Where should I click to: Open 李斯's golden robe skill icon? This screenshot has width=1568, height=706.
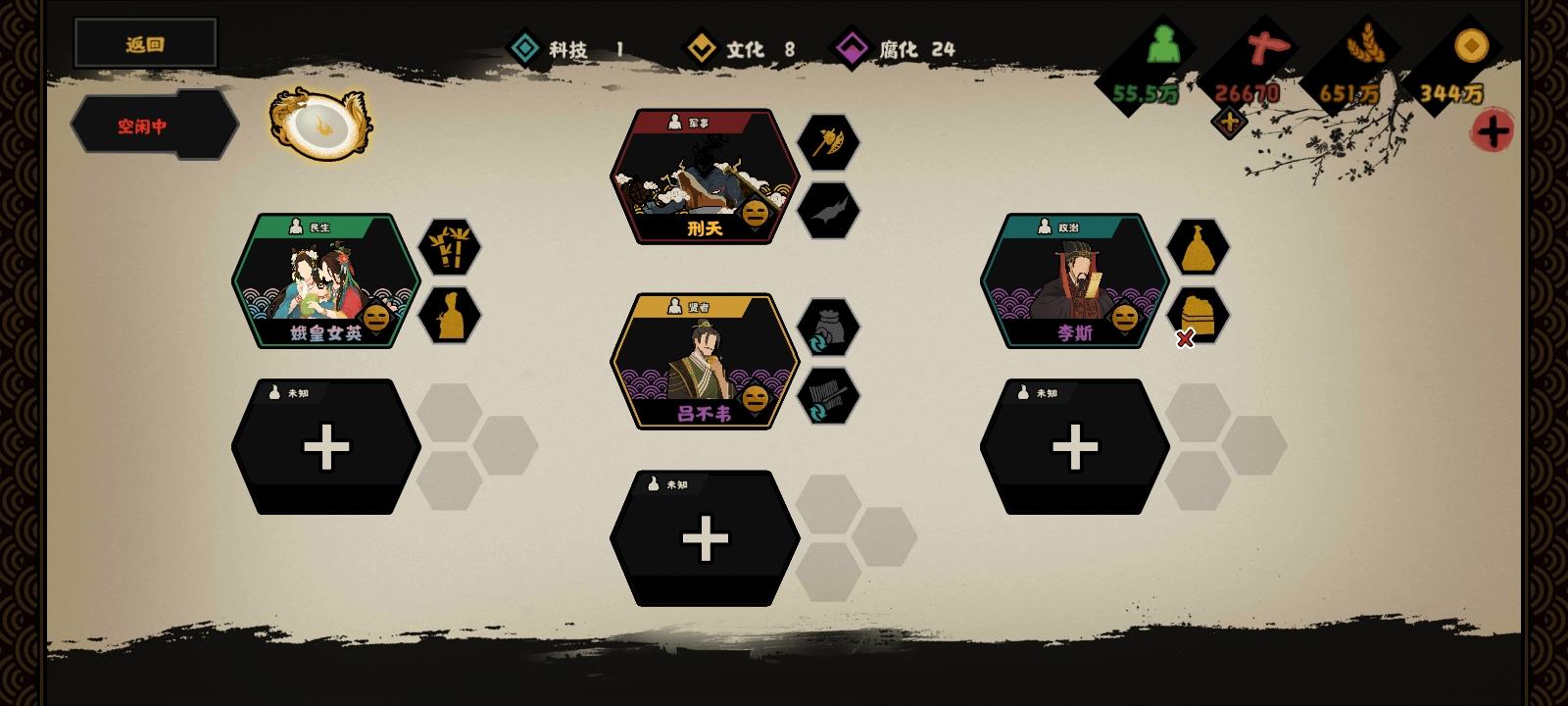click(1200, 248)
